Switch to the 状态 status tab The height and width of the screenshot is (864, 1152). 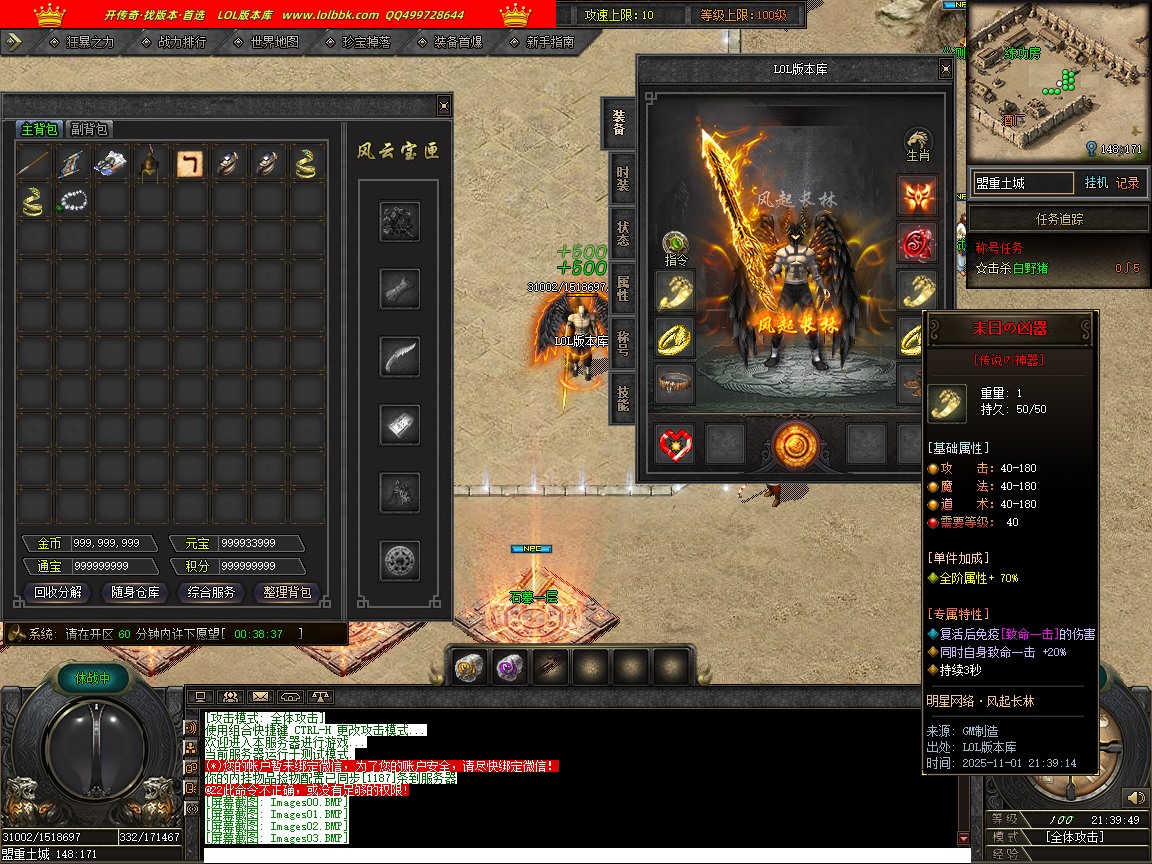coord(622,235)
